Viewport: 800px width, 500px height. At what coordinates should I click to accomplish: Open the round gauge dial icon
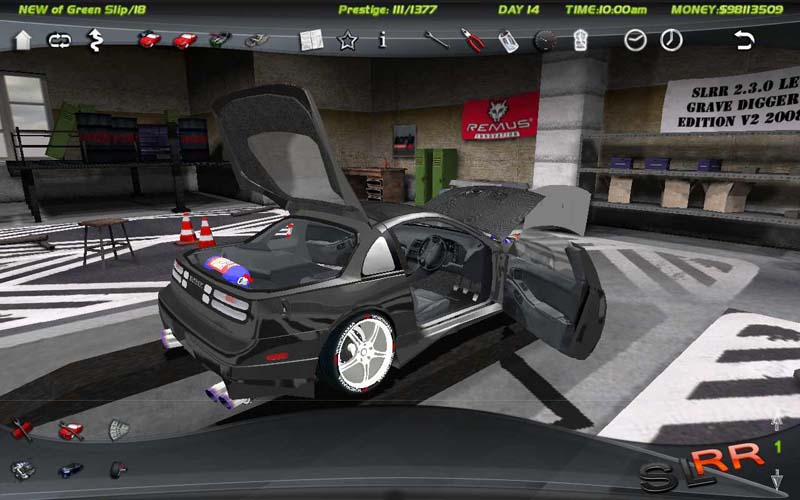click(x=545, y=40)
